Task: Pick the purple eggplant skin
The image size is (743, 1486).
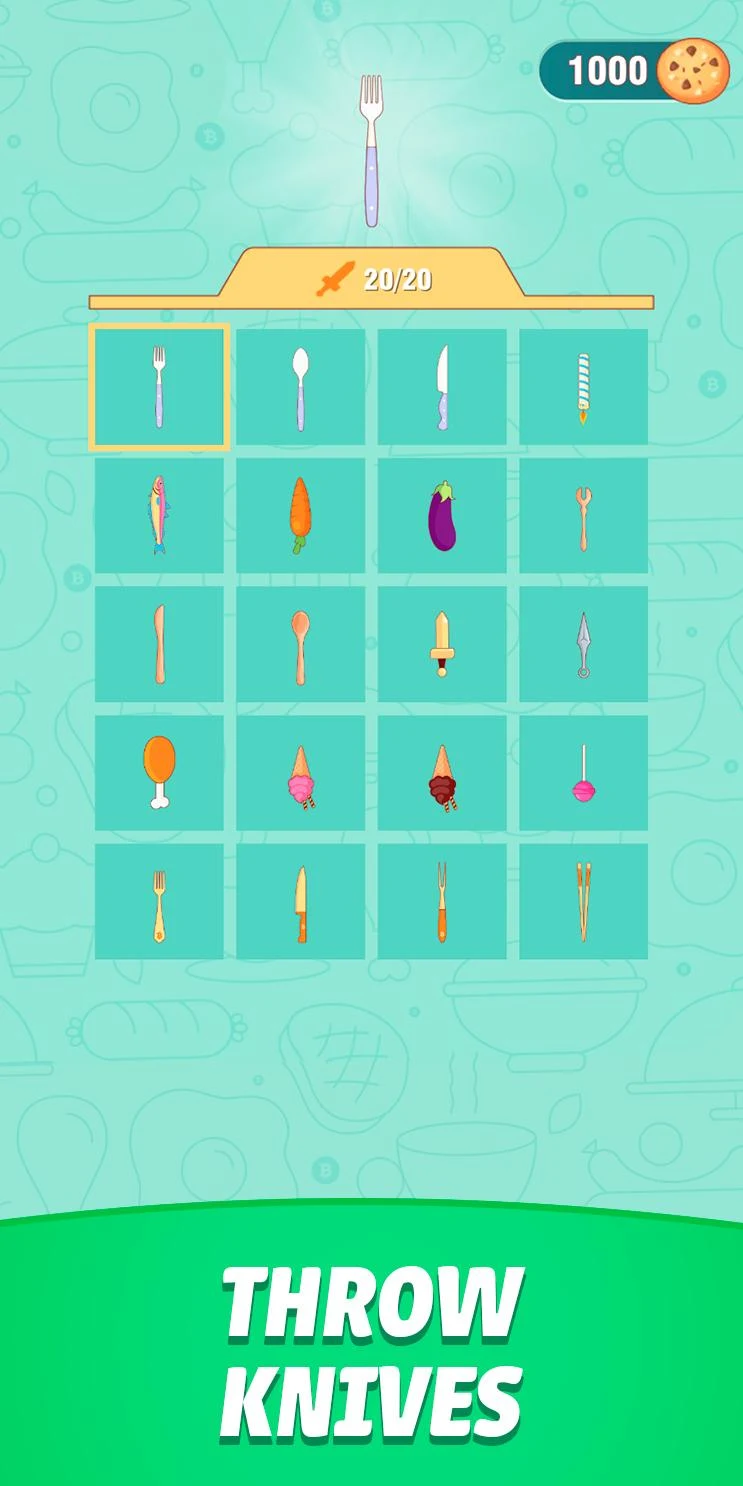Action: pos(442,515)
